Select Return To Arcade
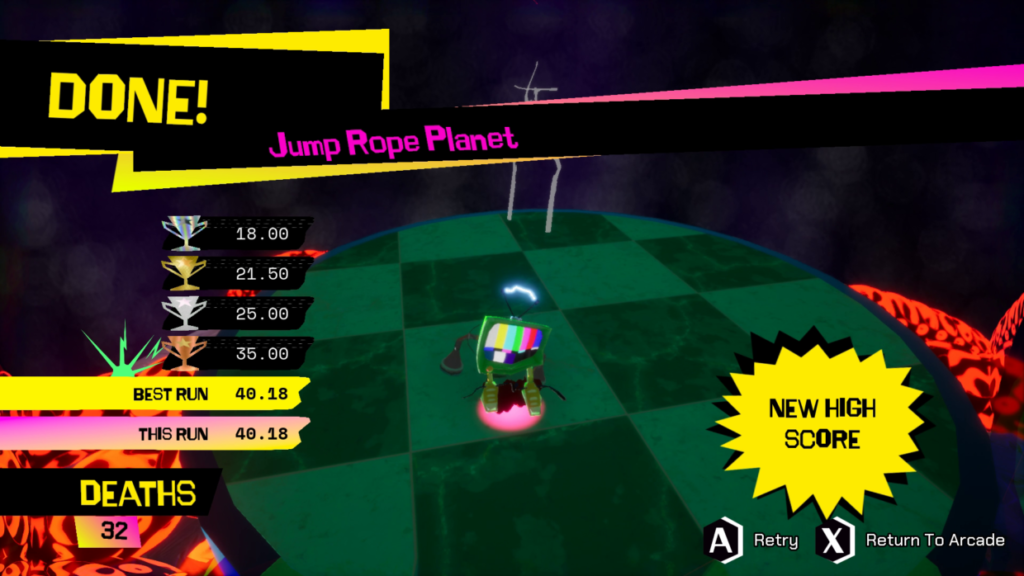Image resolution: width=1024 pixels, height=576 pixels. 911,541
